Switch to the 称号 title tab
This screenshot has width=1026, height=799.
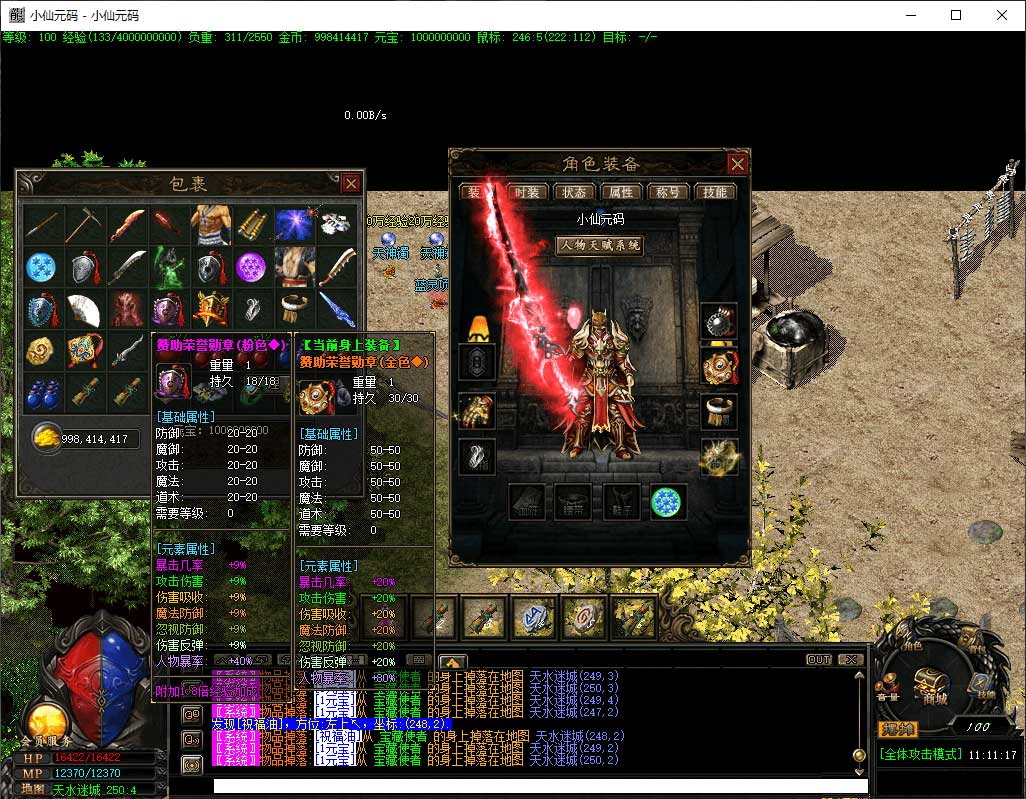668,192
